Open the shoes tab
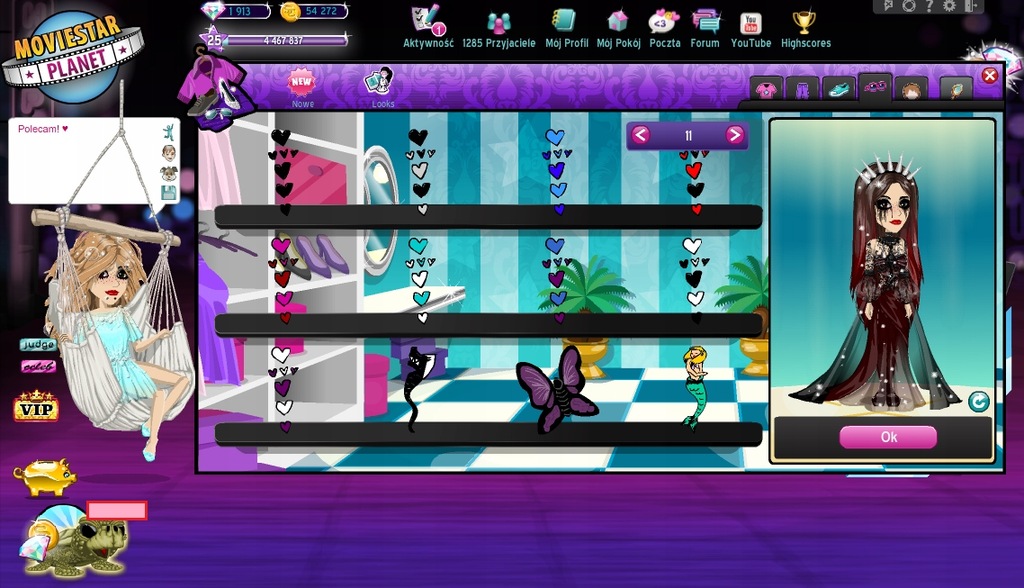The width and height of the screenshot is (1024, 588). coord(838,90)
